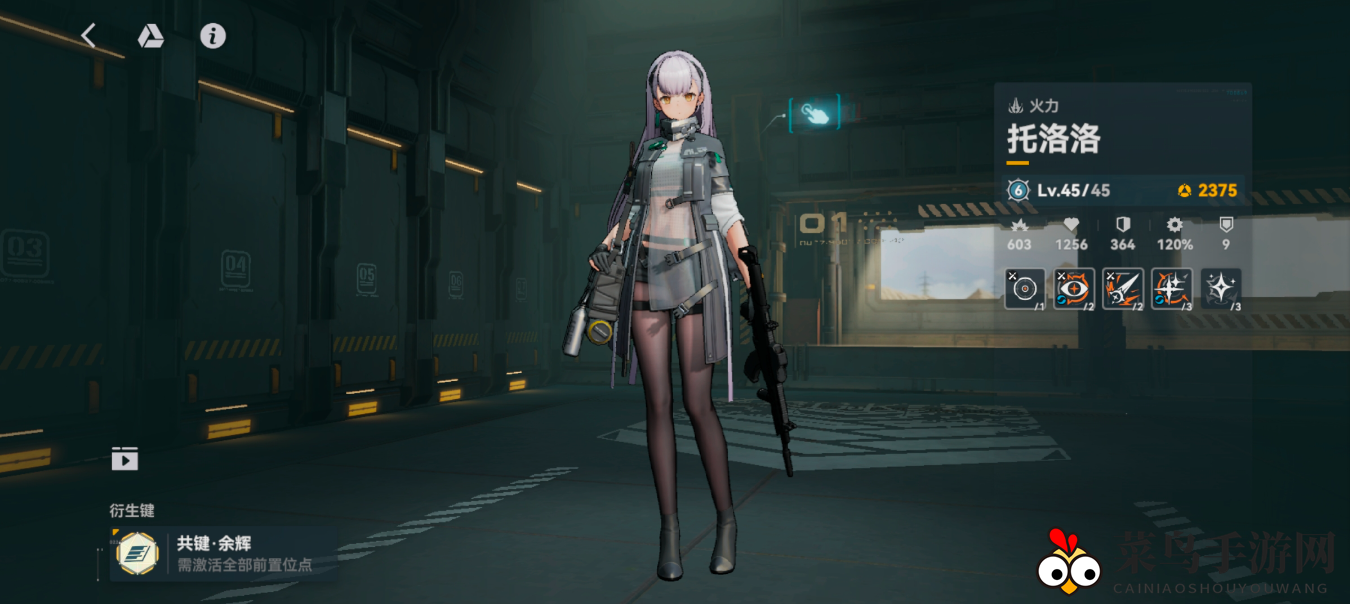1350x604 pixels.
Task: Play the character video clip icon
Action: pos(125,459)
